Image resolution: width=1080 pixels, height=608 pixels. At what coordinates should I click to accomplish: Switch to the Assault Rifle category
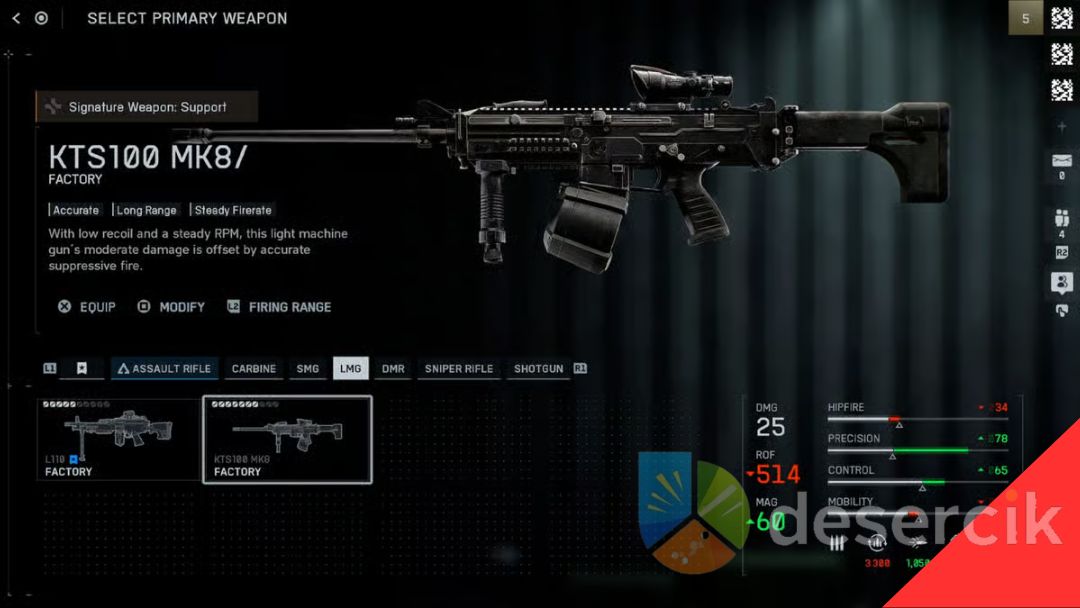164,369
